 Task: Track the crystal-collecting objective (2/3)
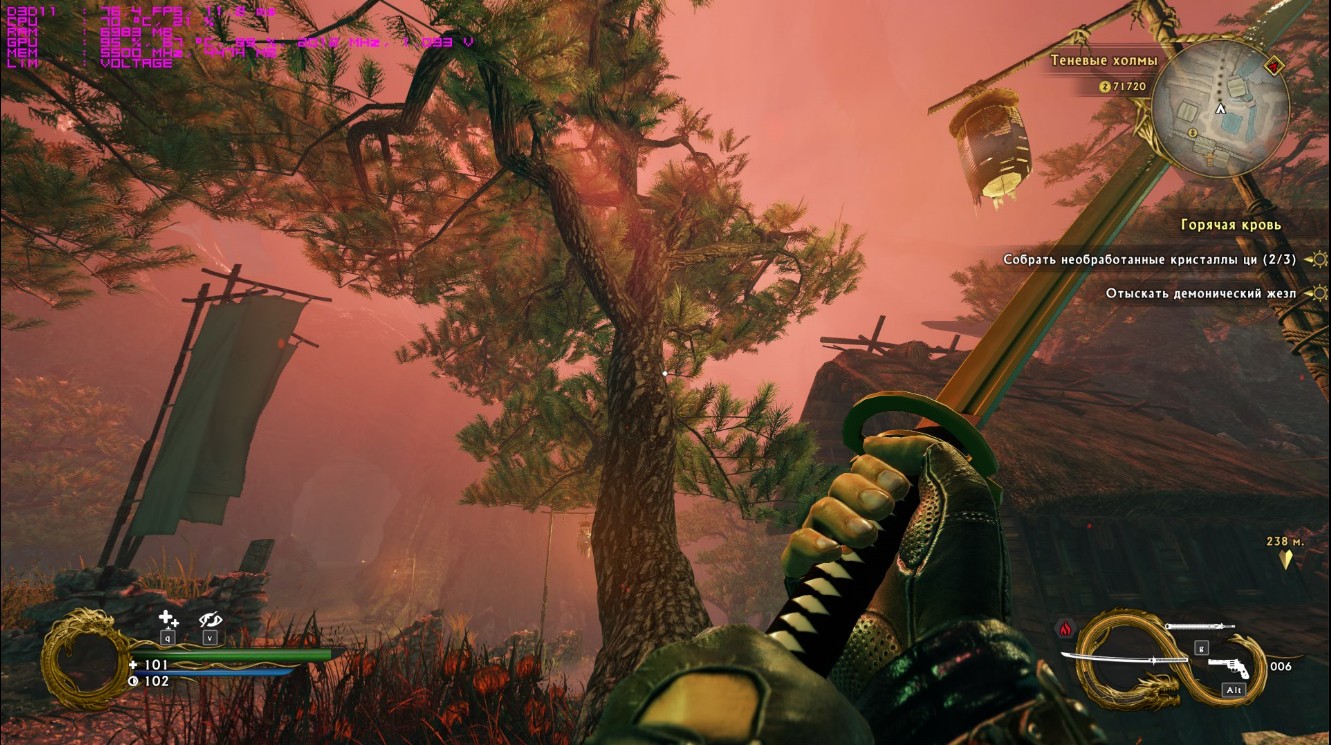pyautogui.click(x=1149, y=260)
